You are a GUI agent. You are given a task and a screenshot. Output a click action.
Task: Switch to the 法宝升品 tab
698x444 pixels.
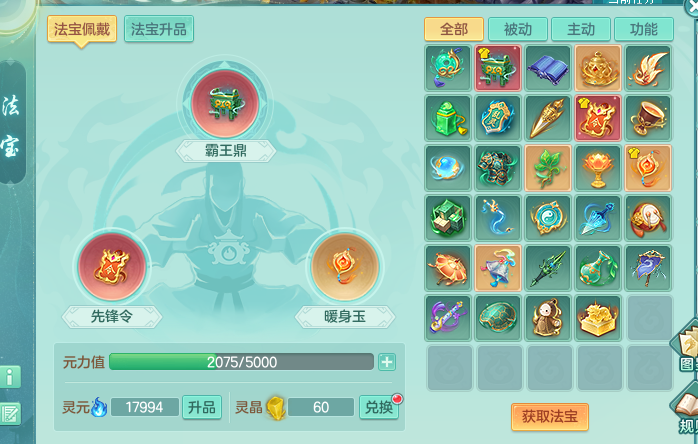point(159,28)
